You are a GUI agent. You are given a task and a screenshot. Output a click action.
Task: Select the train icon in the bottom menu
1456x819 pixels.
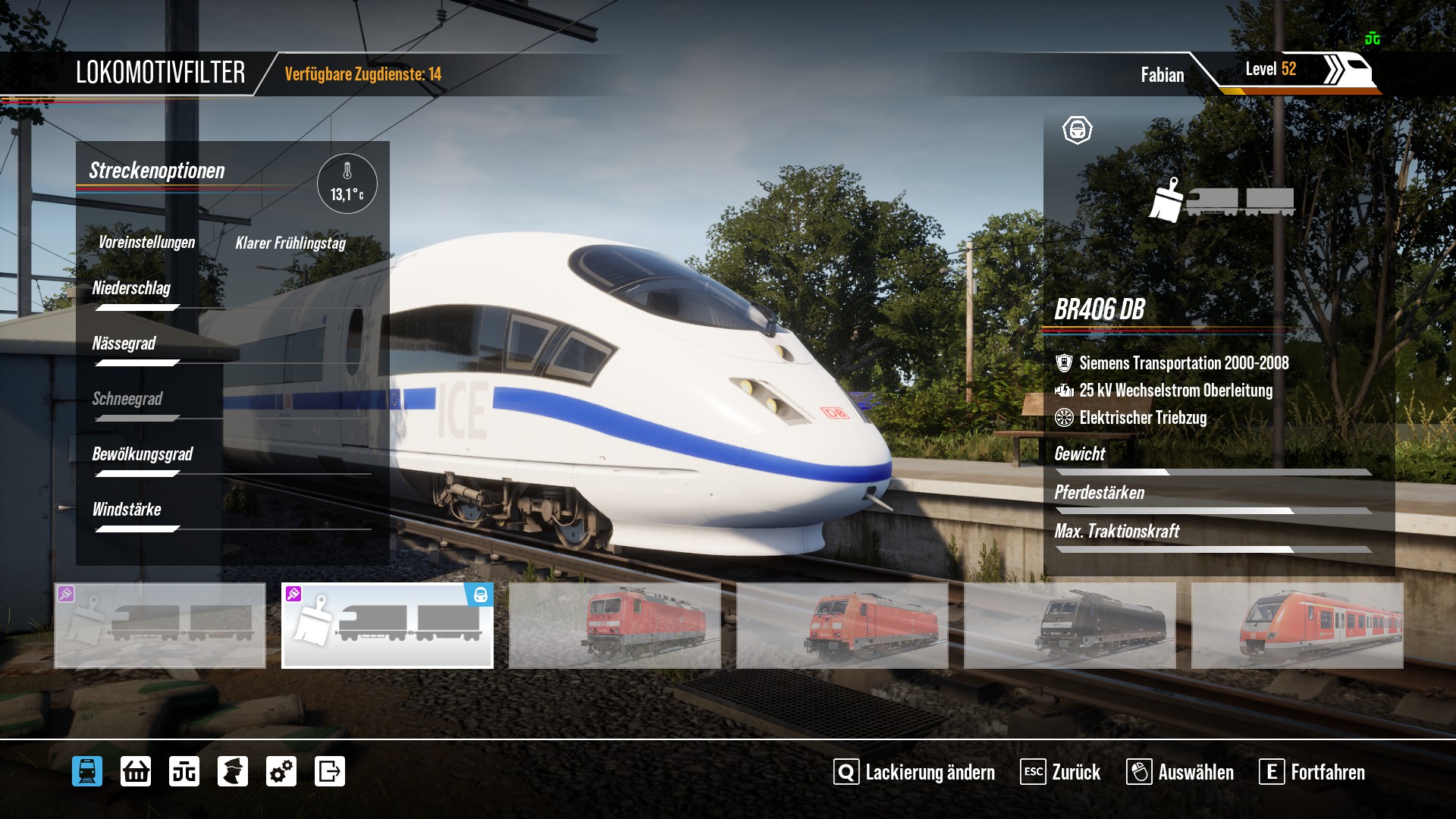pos(87,772)
